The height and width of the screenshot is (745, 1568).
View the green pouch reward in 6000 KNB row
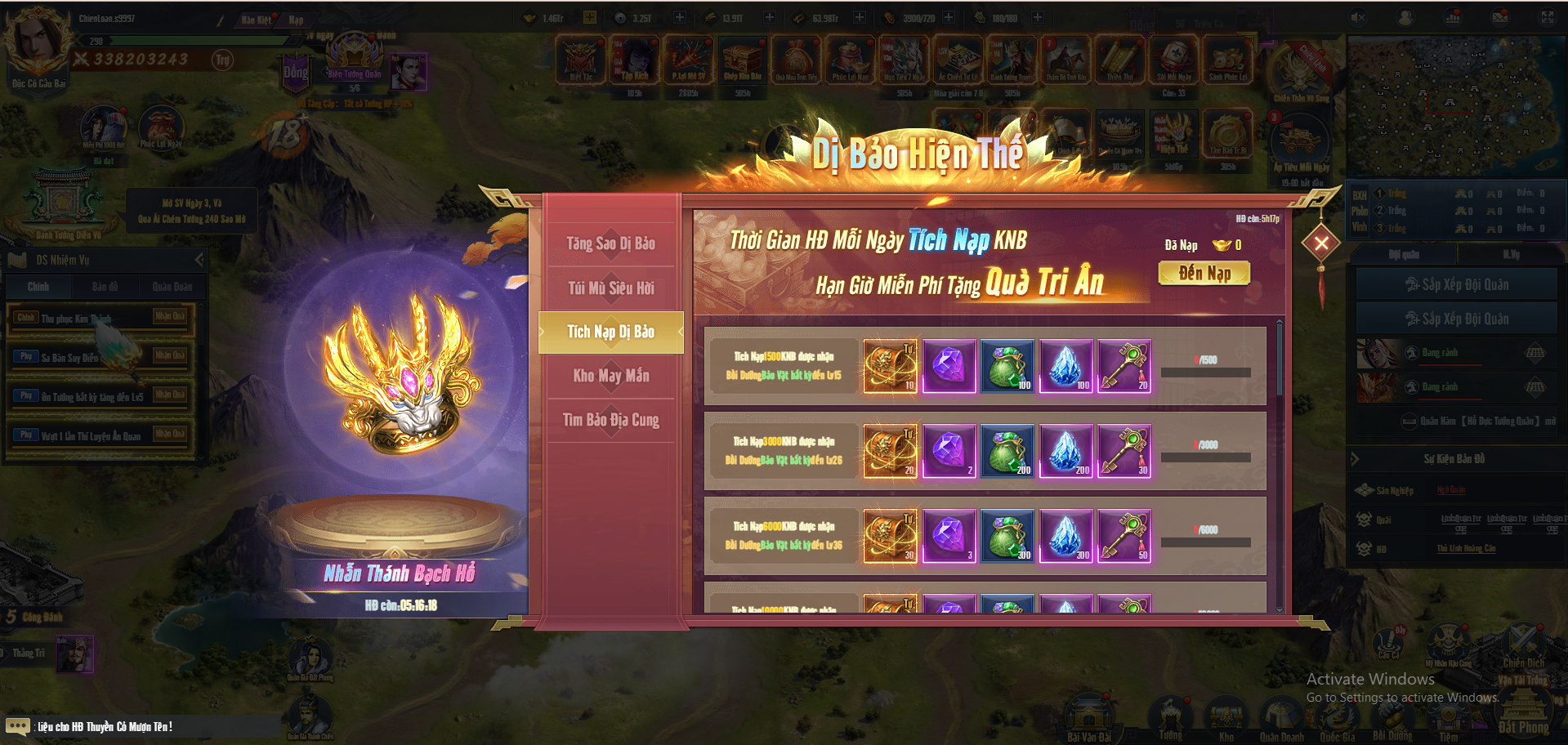(1007, 536)
